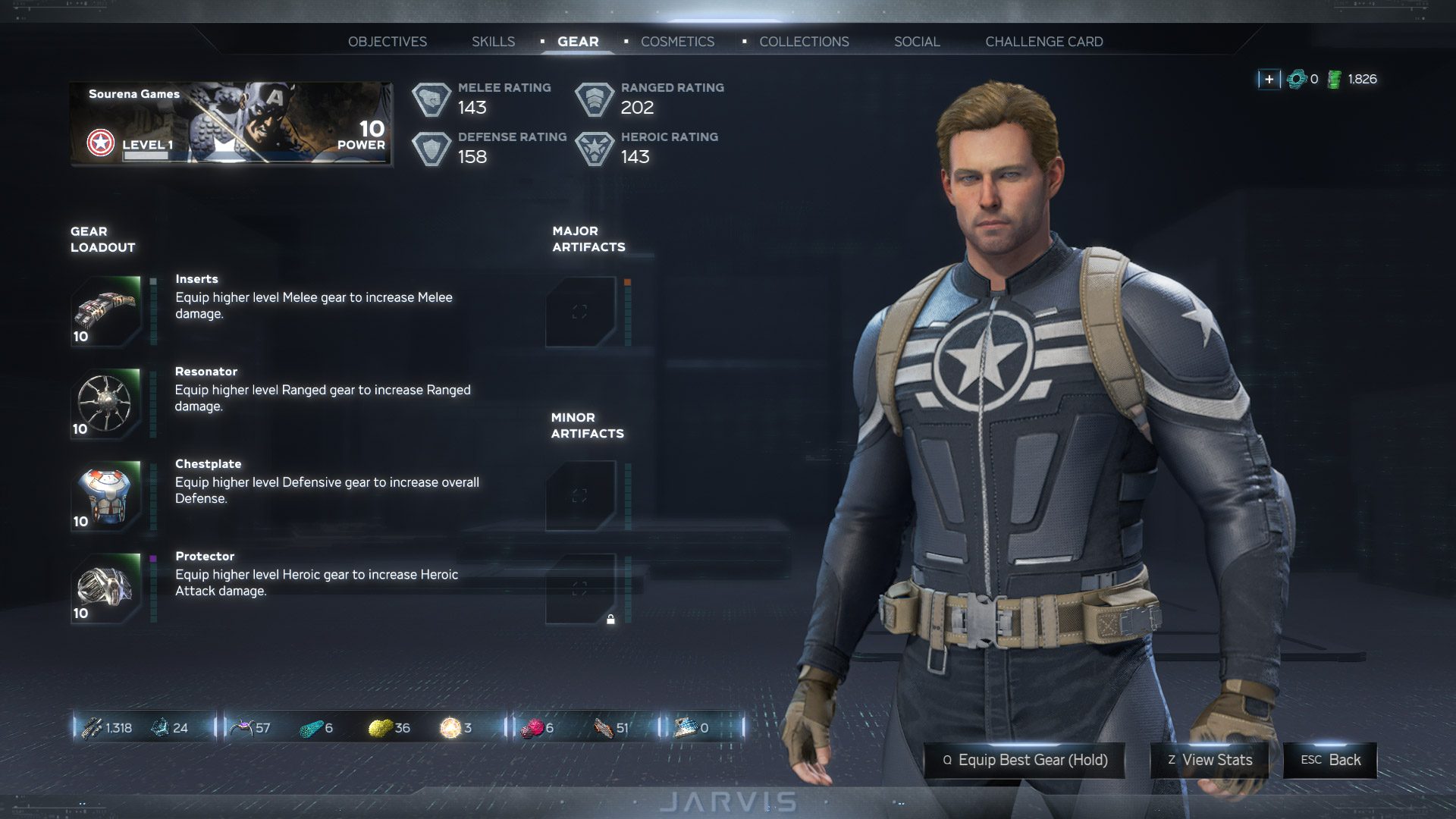
Task: Open the View Stats panel
Action: (x=1209, y=760)
